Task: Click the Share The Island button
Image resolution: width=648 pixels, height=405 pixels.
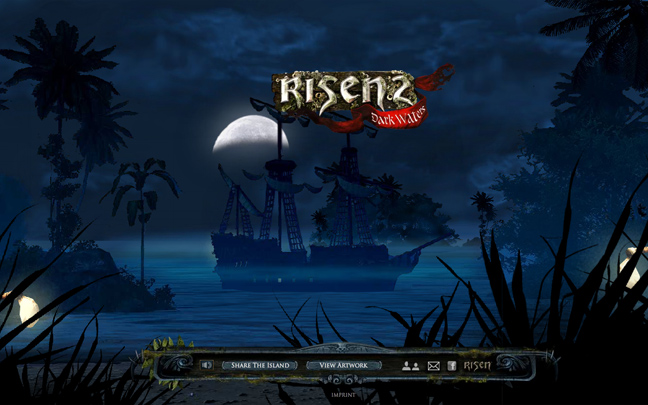Action: click(x=259, y=366)
